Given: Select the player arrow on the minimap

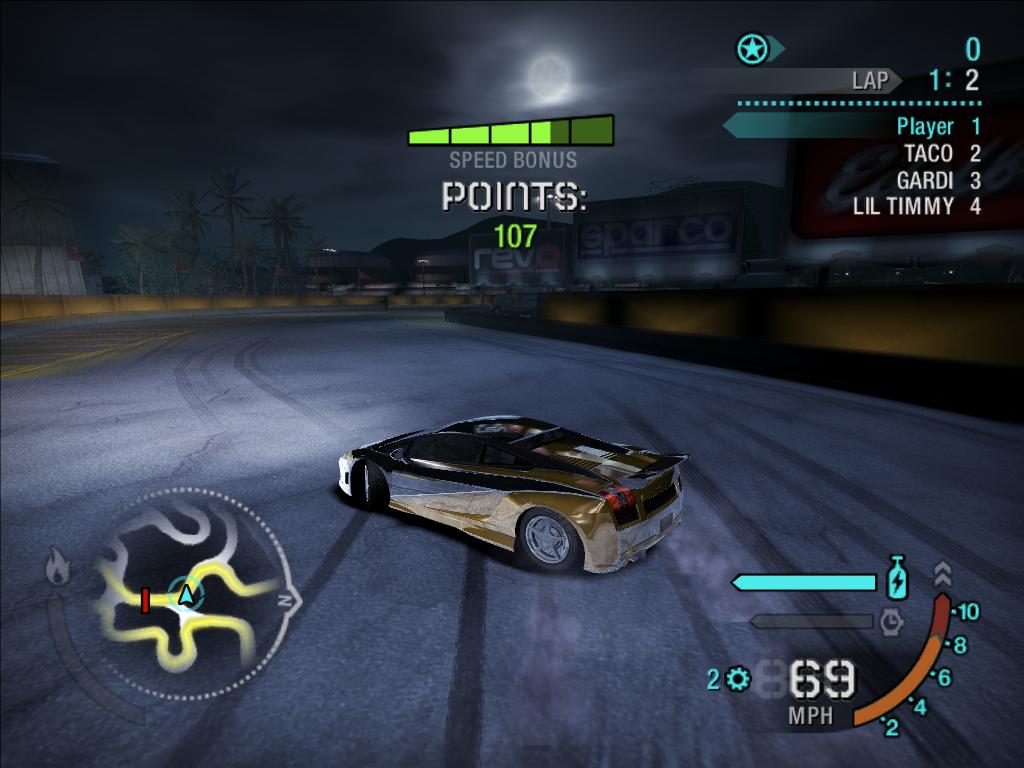Looking at the screenshot, I should (x=185, y=595).
